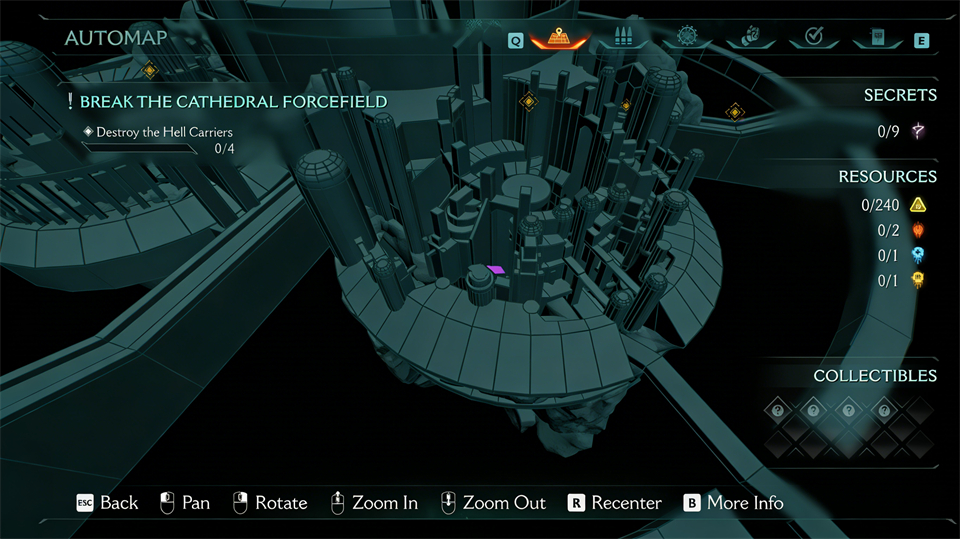This screenshot has height=539, width=960.
Task: Switch to the ammo bullets tab
Action: (x=624, y=39)
